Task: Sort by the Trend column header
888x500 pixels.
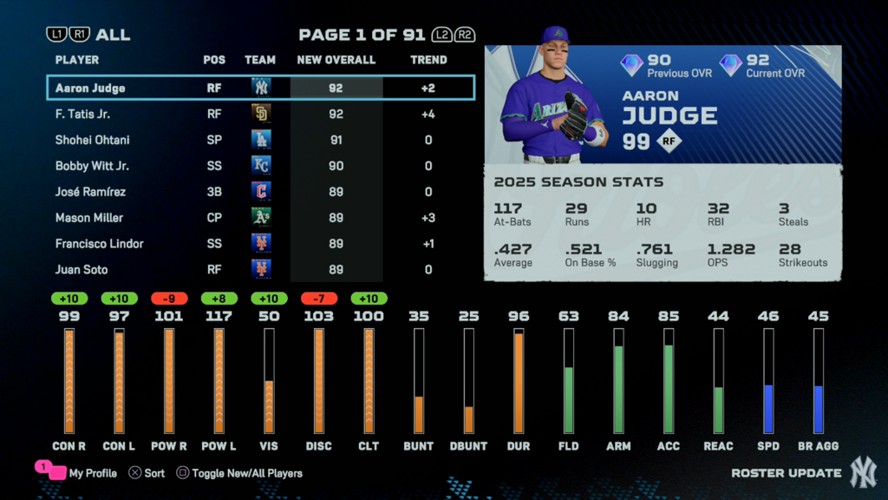Action: [428, 60]
